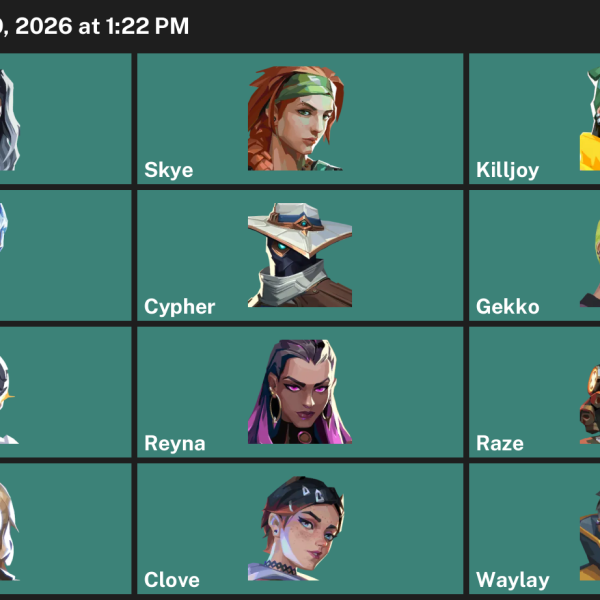The image size is (600, 600).
Task: Choose the Killjoy agent tile
Action: 536,119
